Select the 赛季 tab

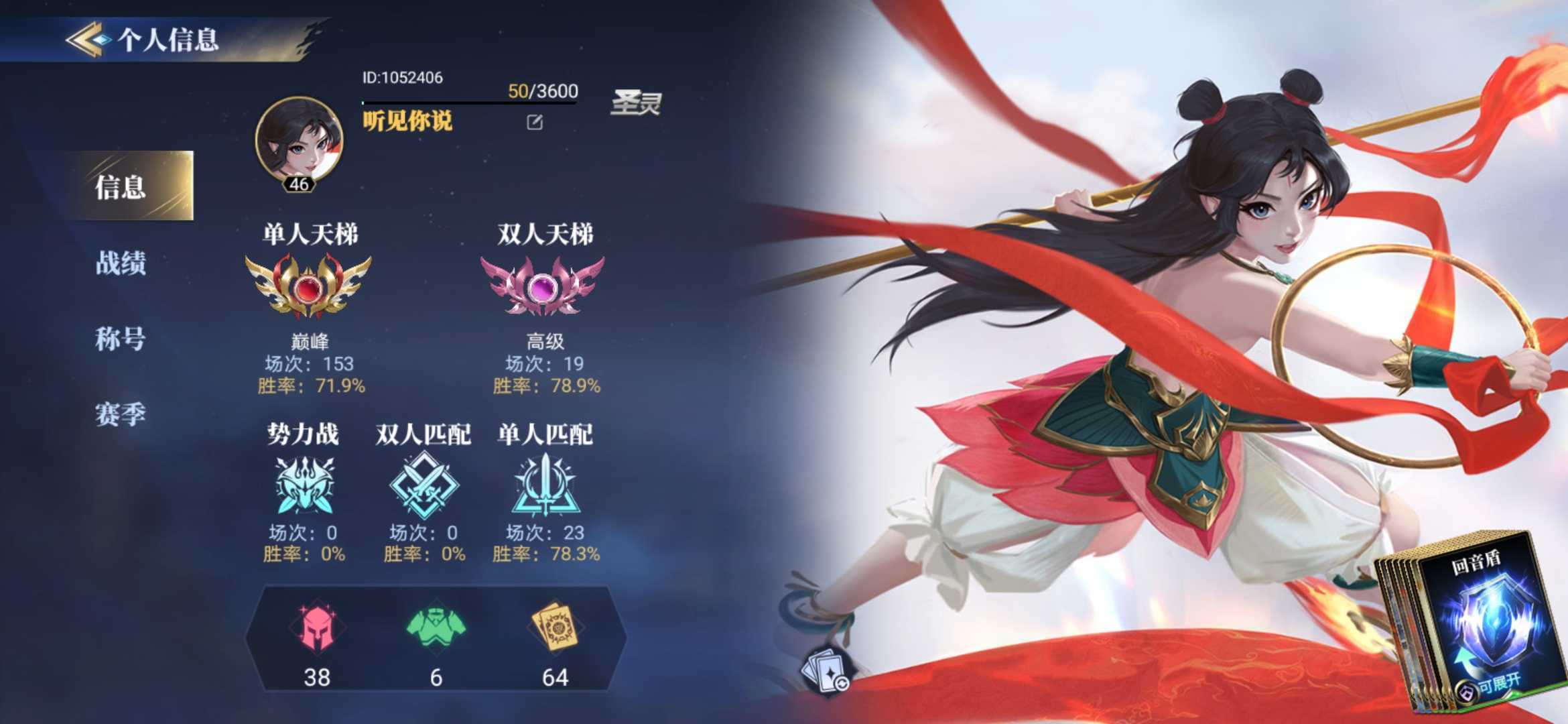coord(121,414)
